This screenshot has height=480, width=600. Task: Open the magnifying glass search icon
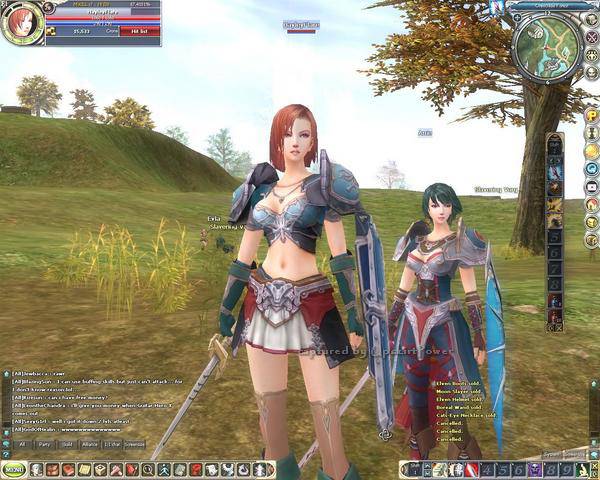[x=148, y=469]
